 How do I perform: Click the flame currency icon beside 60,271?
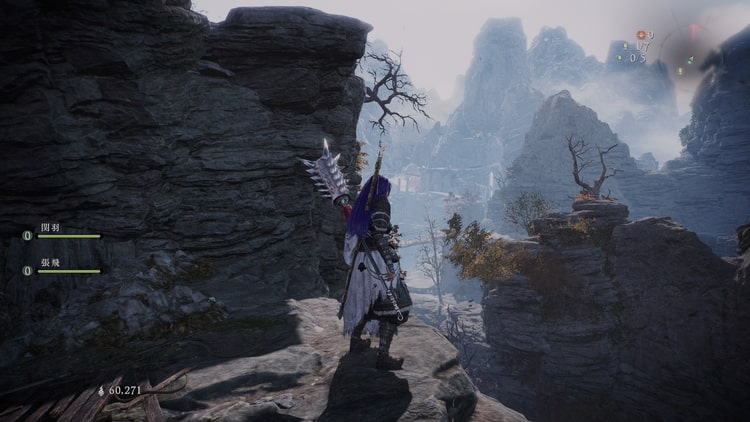(x=100, y=391)
